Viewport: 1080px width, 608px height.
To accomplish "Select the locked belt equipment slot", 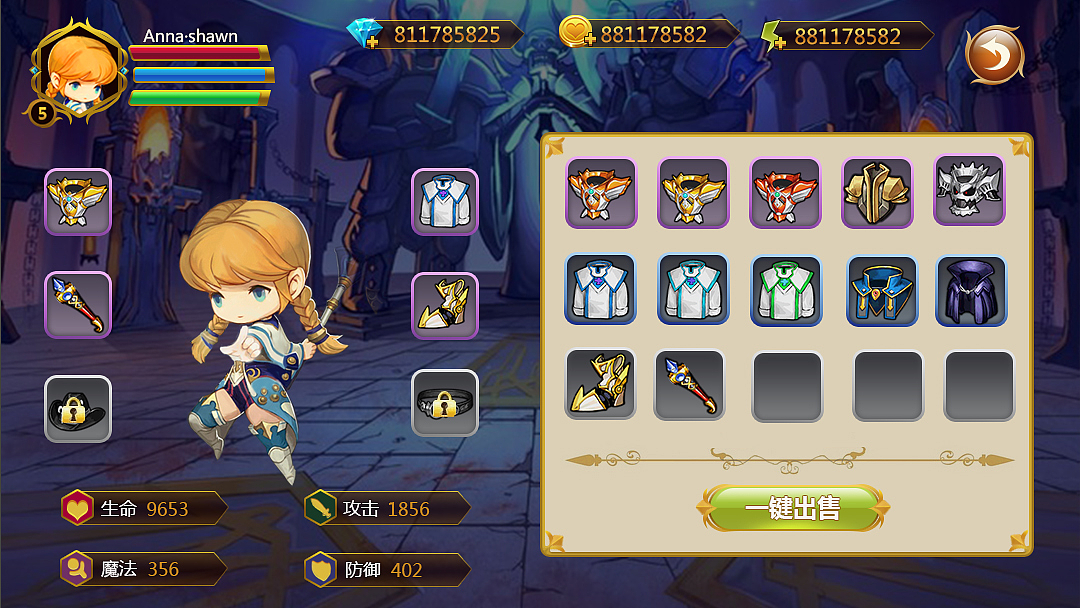I will (x=445, y=403).
